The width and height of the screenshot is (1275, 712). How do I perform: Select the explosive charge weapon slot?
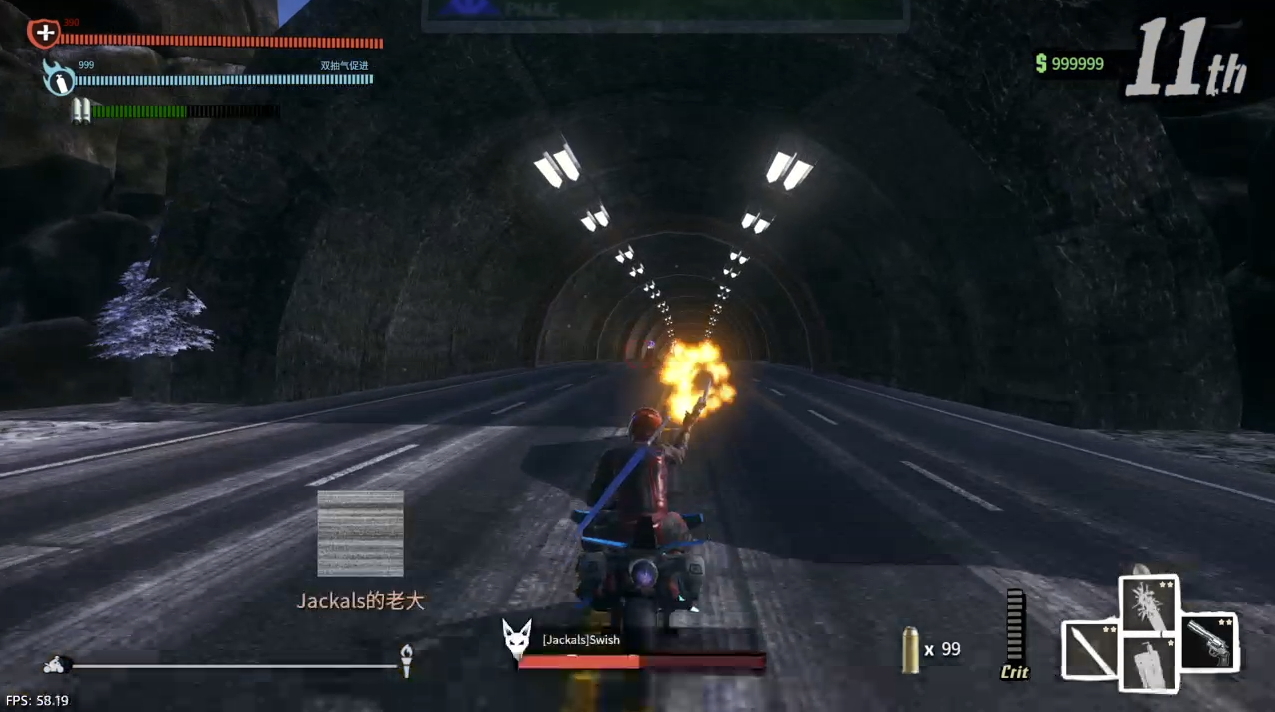coord(1149,663)
